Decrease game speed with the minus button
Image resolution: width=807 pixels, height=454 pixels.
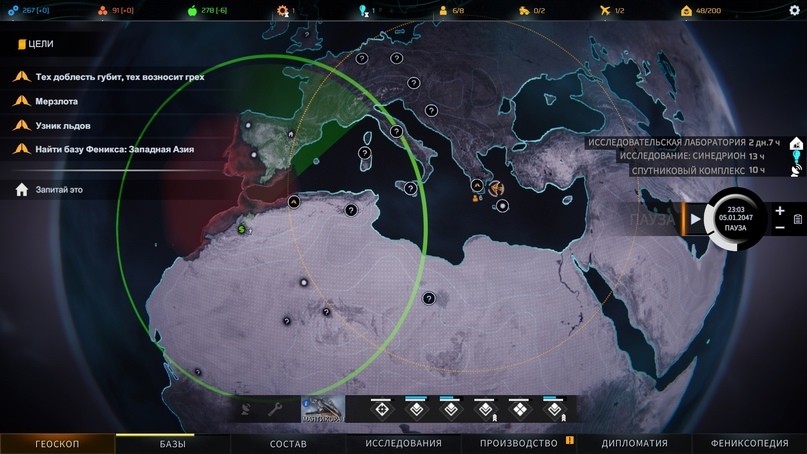pyautogui.click(x=780, y=228)
